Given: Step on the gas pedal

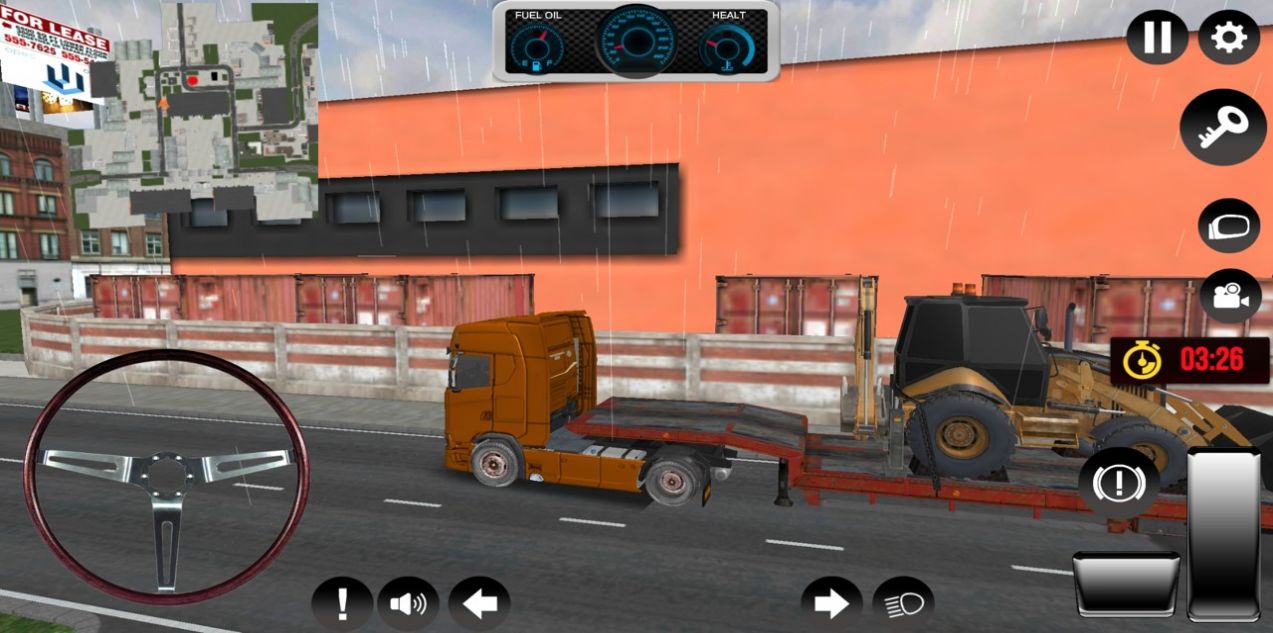Looking at the screenshot, I should point(1223,534).
